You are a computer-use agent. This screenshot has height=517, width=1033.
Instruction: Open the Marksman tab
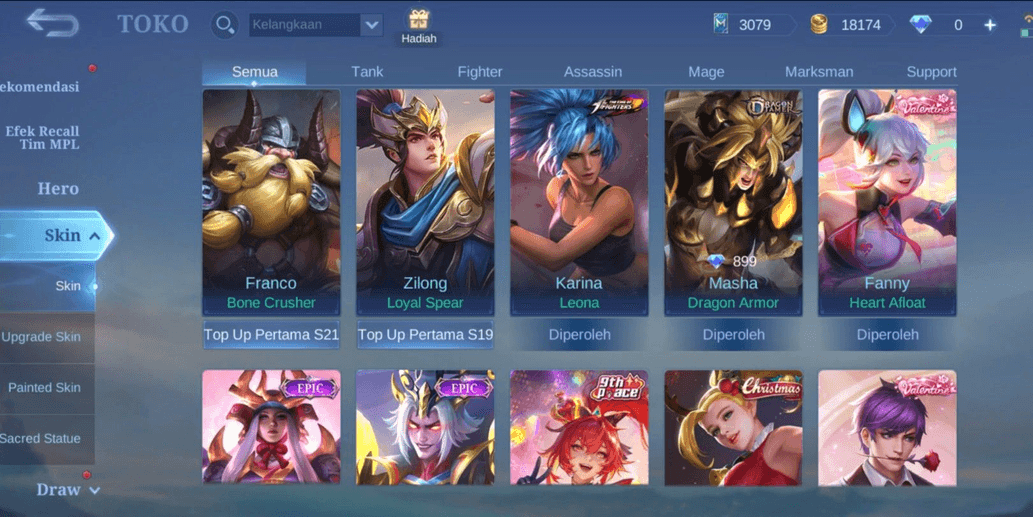[x=819, y=72]
